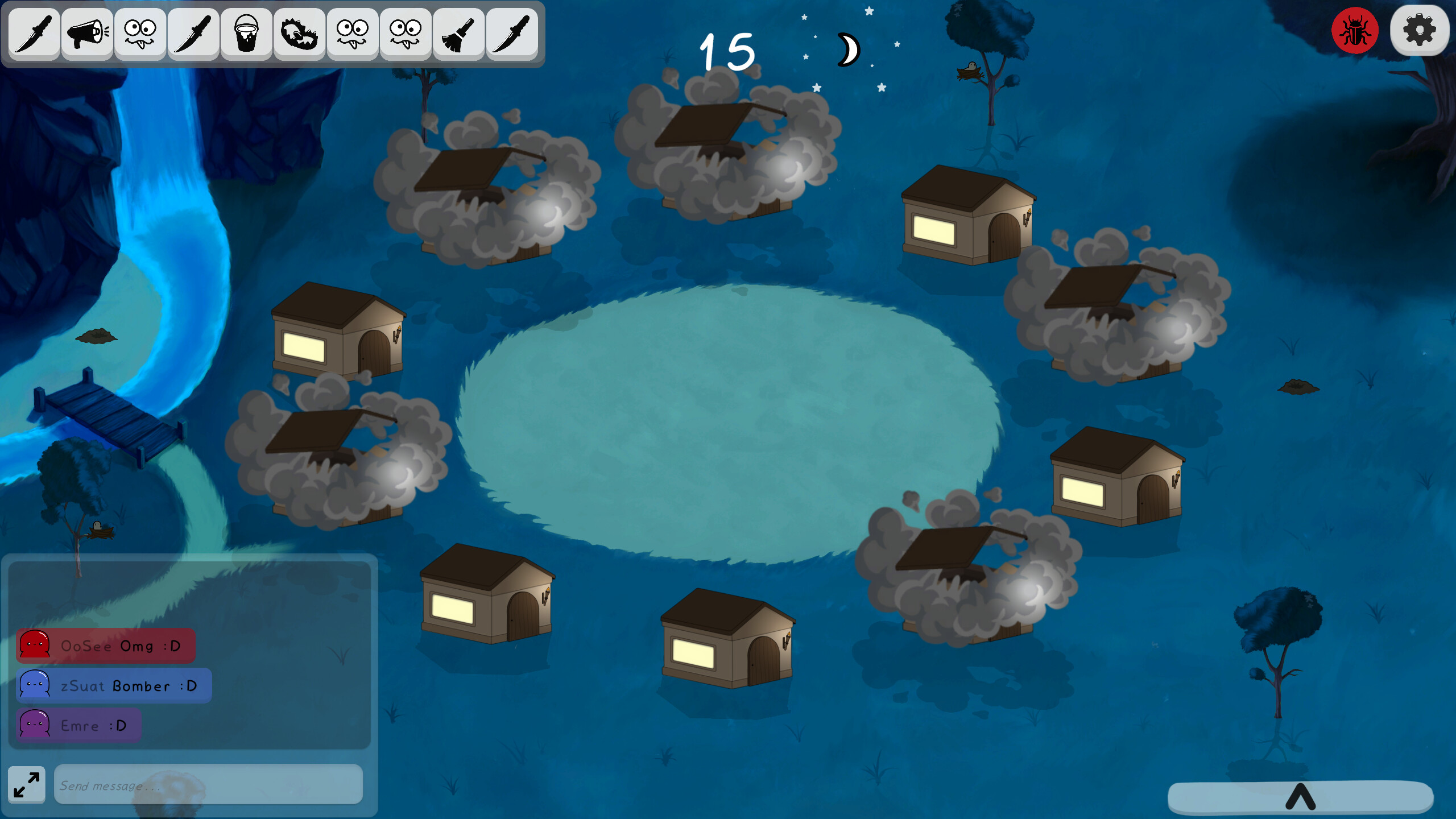
Task: Click the bucket icon in the toolbar
Action: pyautogui.click(x=246, y=33)
